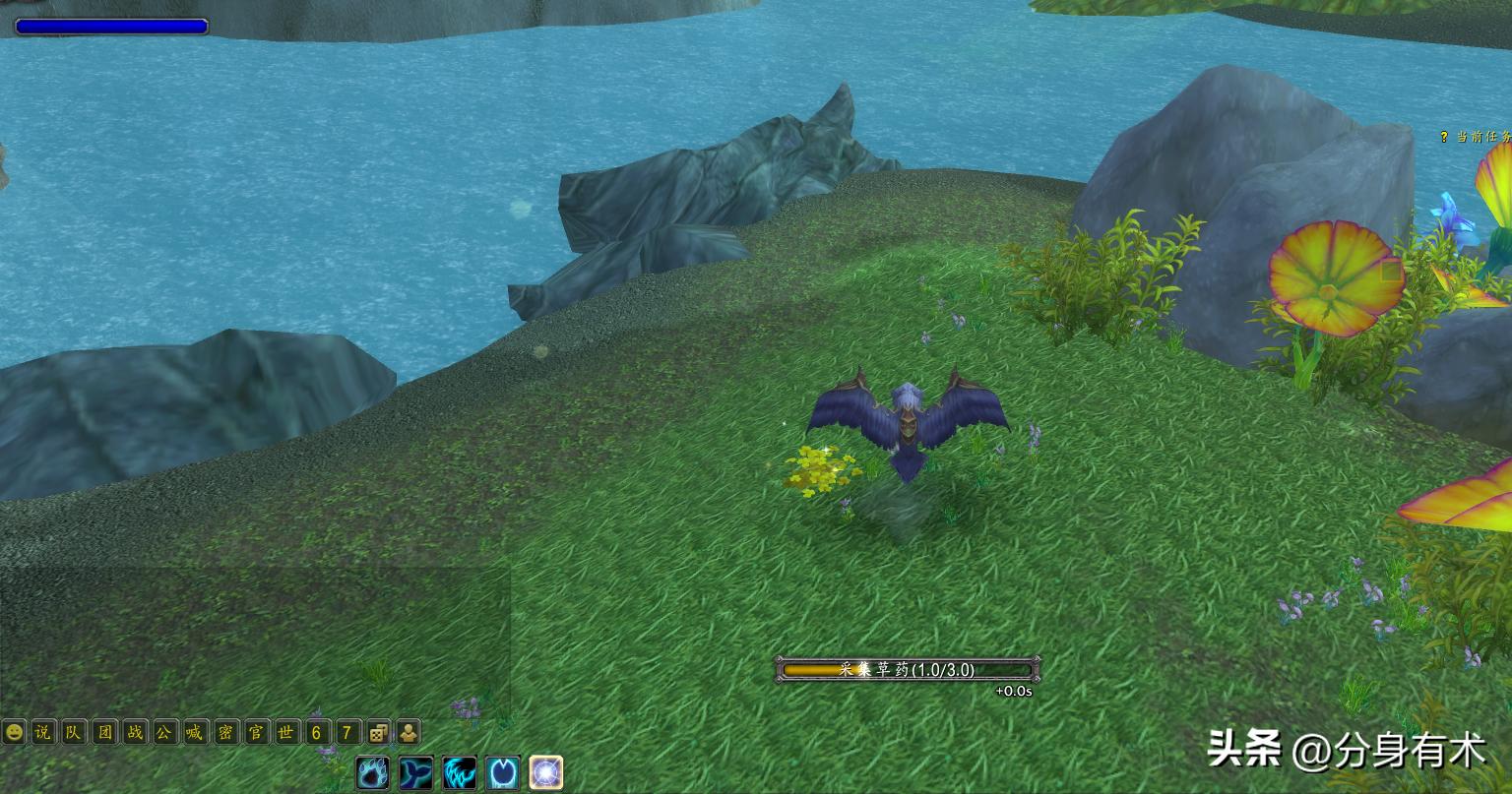This screenshot has width=1512, height=794.
Task: Use the blue claw swipe ability
Action: point(460,772)
